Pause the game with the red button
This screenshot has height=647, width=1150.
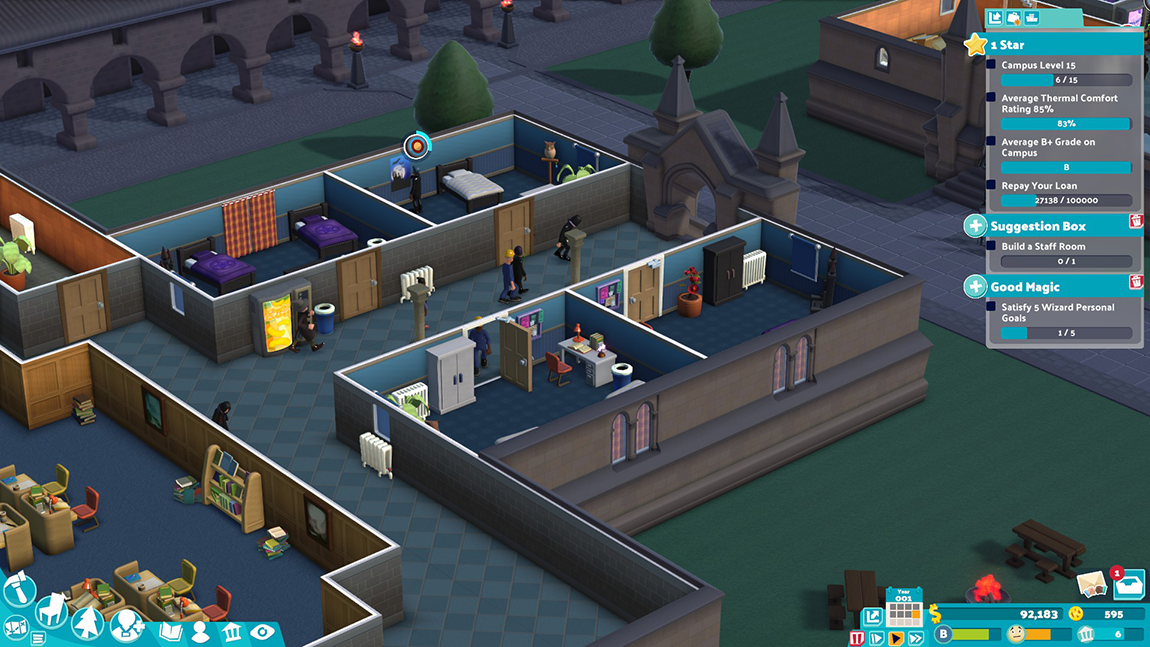click(x=857, y=638)
